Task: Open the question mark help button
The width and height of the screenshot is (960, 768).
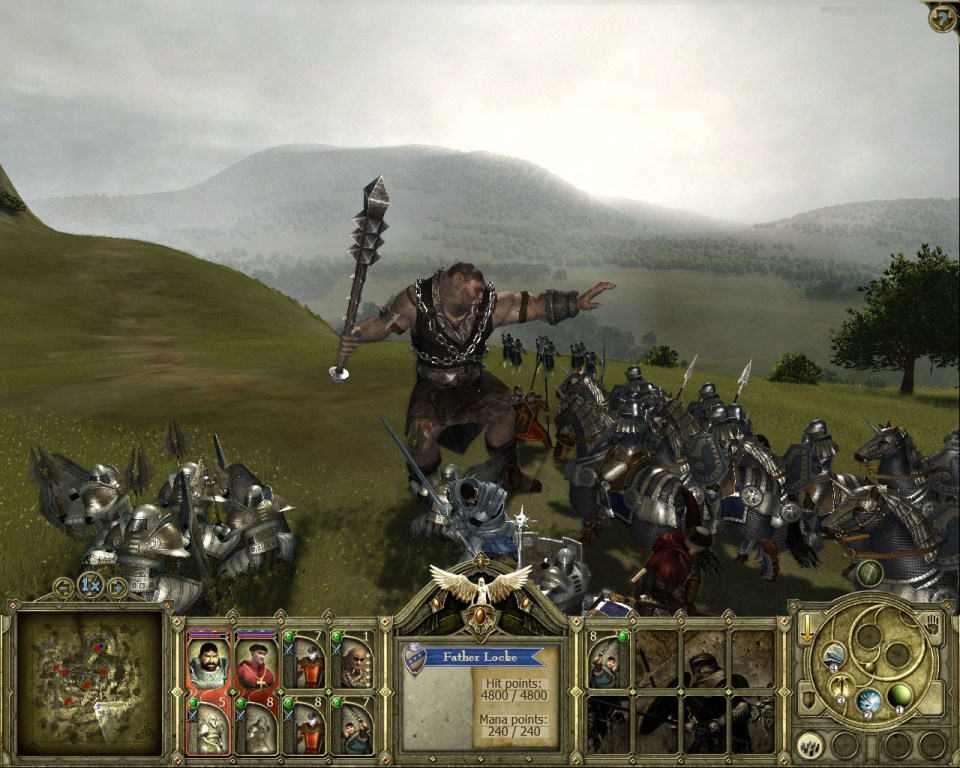Action: 943,17
